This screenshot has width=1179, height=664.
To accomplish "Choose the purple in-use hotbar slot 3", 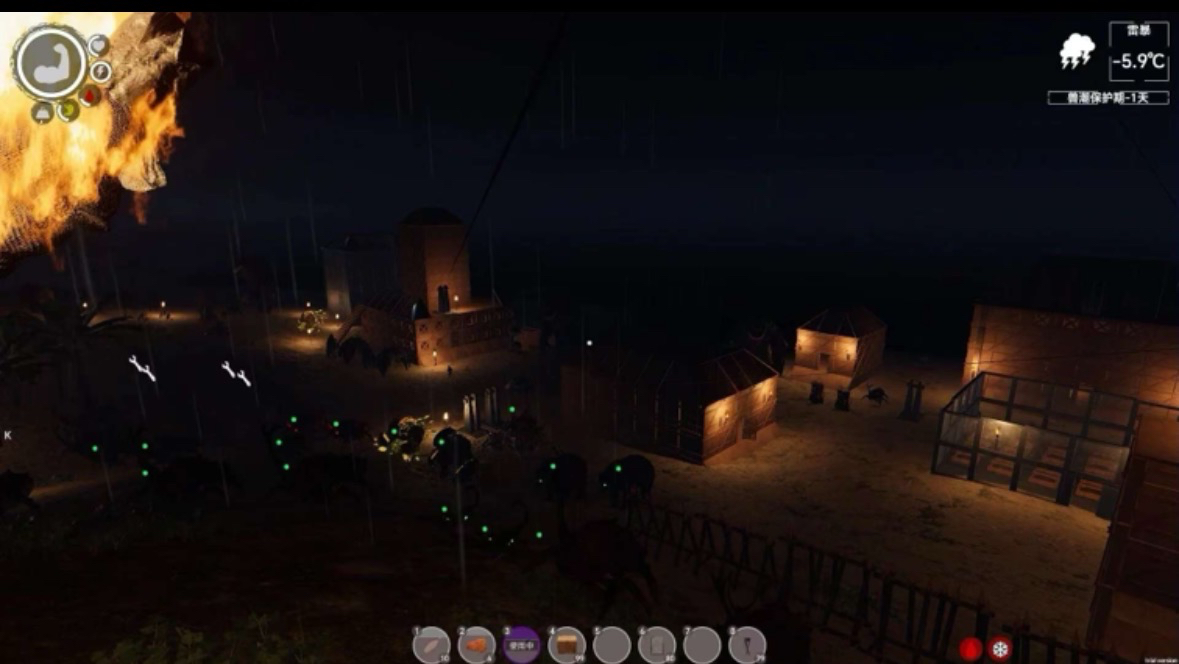I will tap(521, 644).
